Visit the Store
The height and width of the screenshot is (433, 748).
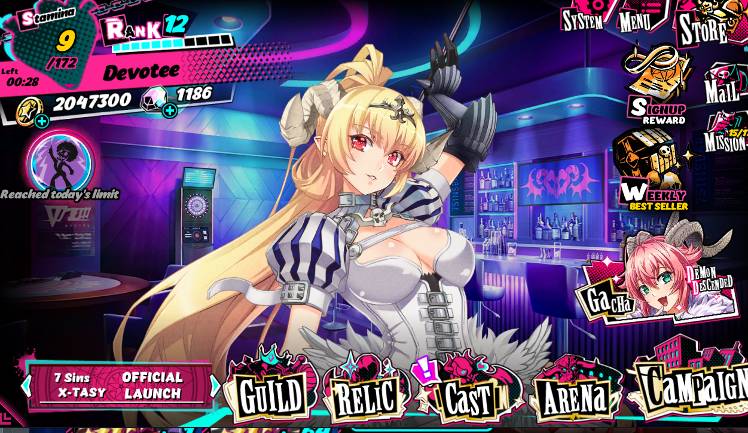point(704,27)
